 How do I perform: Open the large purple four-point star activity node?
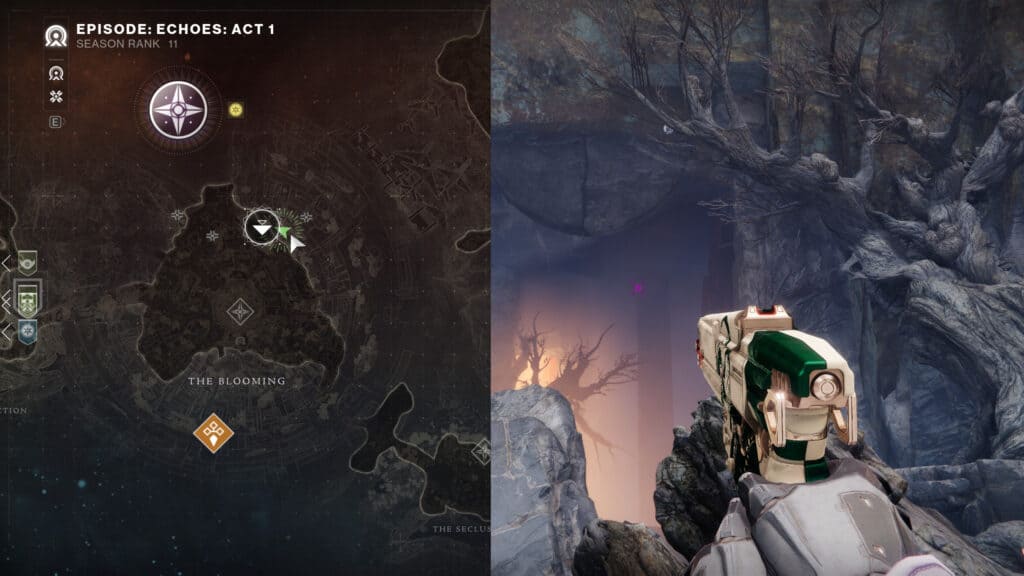click(x=178, y=109)
